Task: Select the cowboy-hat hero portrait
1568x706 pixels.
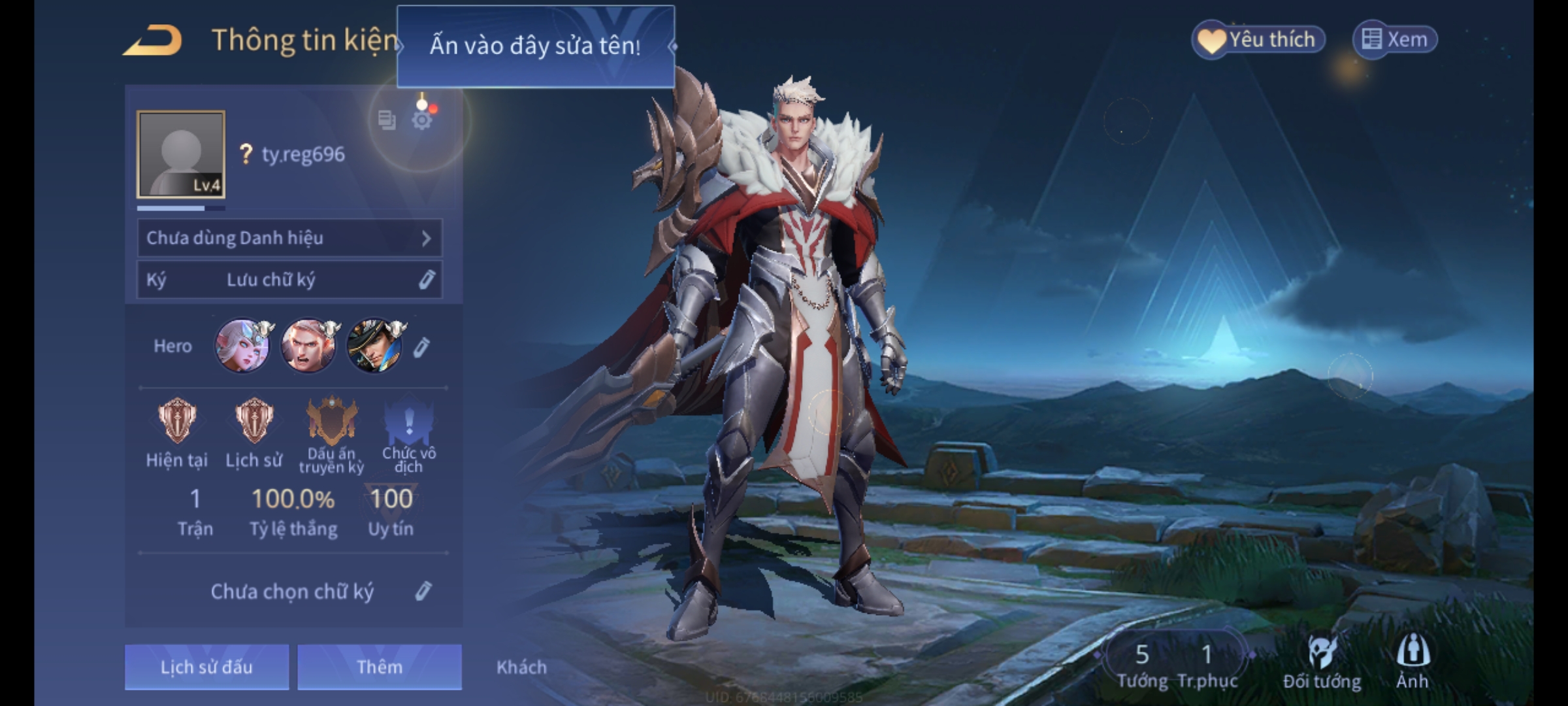Action: (374, 346)
